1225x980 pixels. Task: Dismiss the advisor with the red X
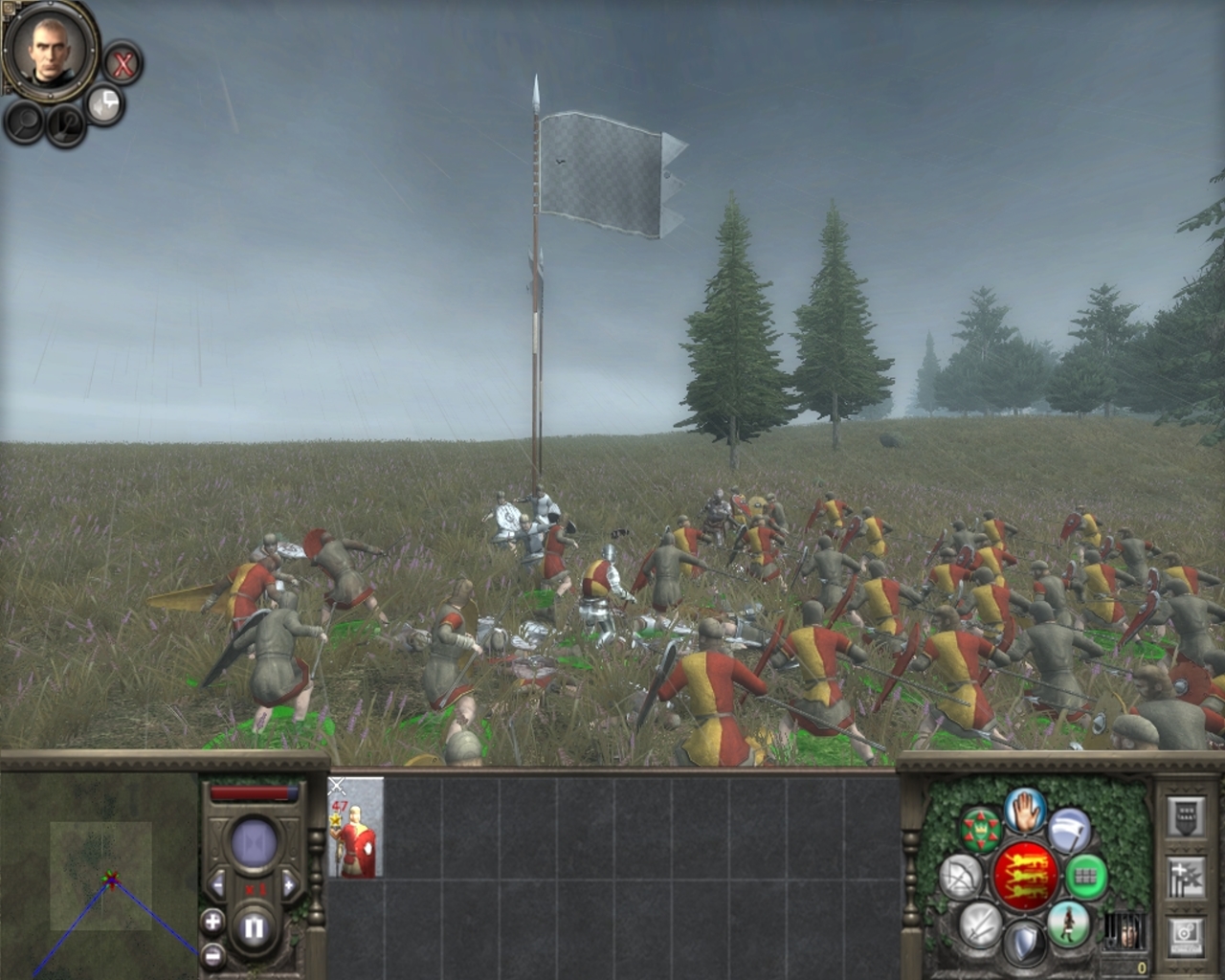coord(122,65)
